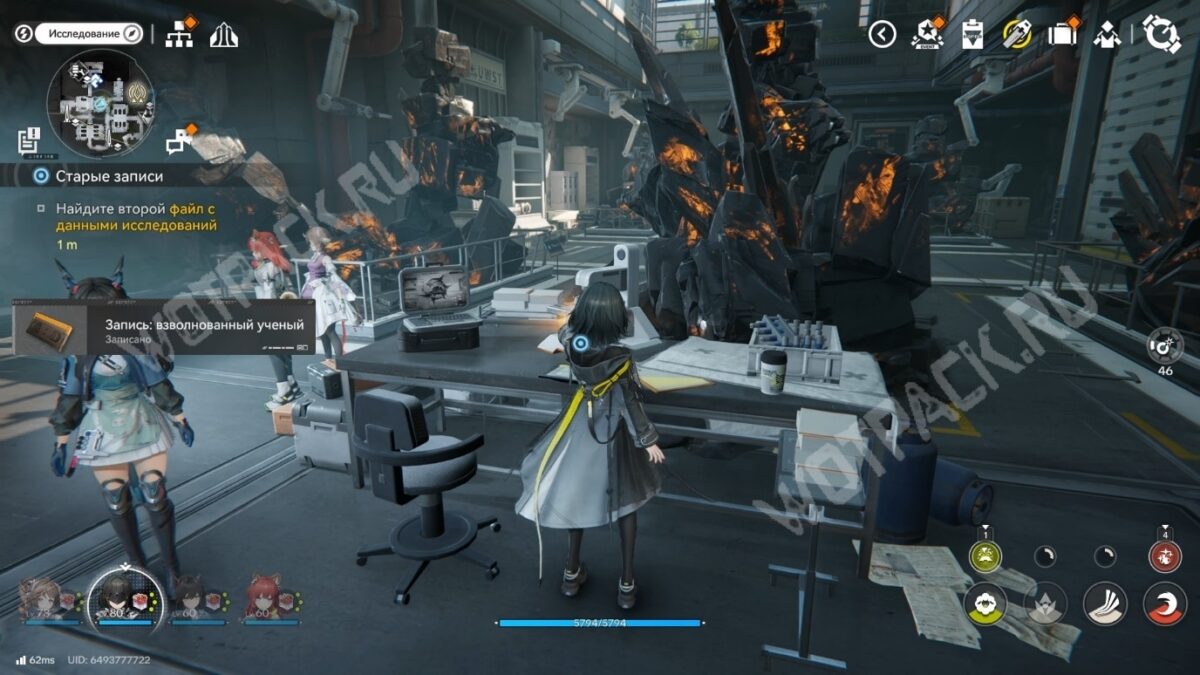Viewport: 1200px width, 675px height.
Task: Activate the white claw slash skill
Action: 1105,603
